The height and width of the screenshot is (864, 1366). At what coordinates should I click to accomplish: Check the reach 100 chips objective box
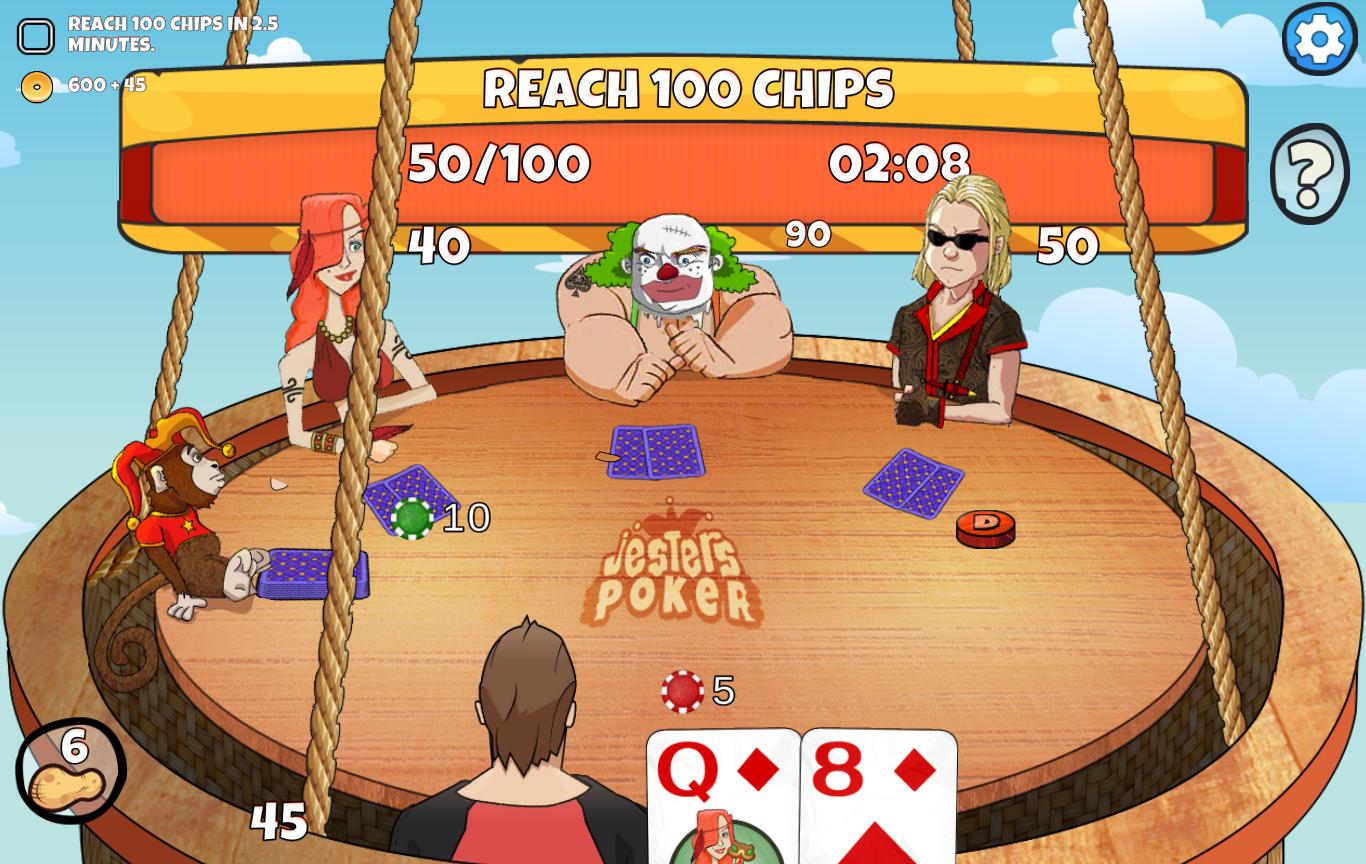coord(36,36)
